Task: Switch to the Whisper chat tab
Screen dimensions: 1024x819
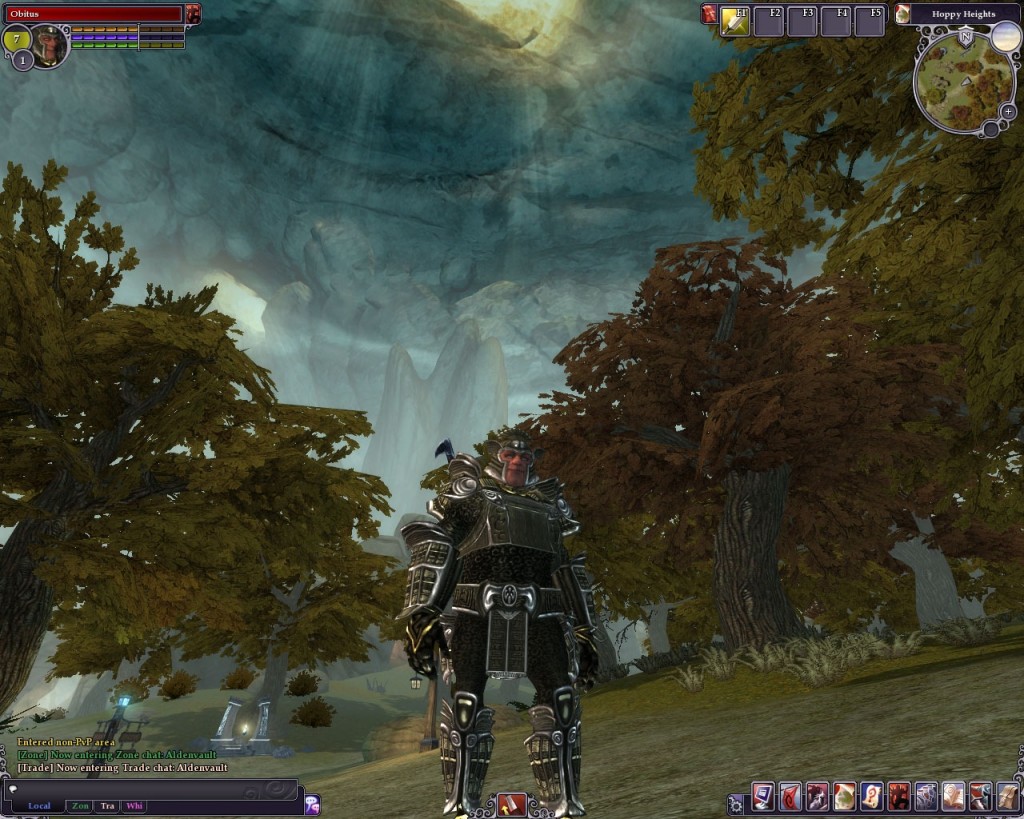Action: pos(134,805)
